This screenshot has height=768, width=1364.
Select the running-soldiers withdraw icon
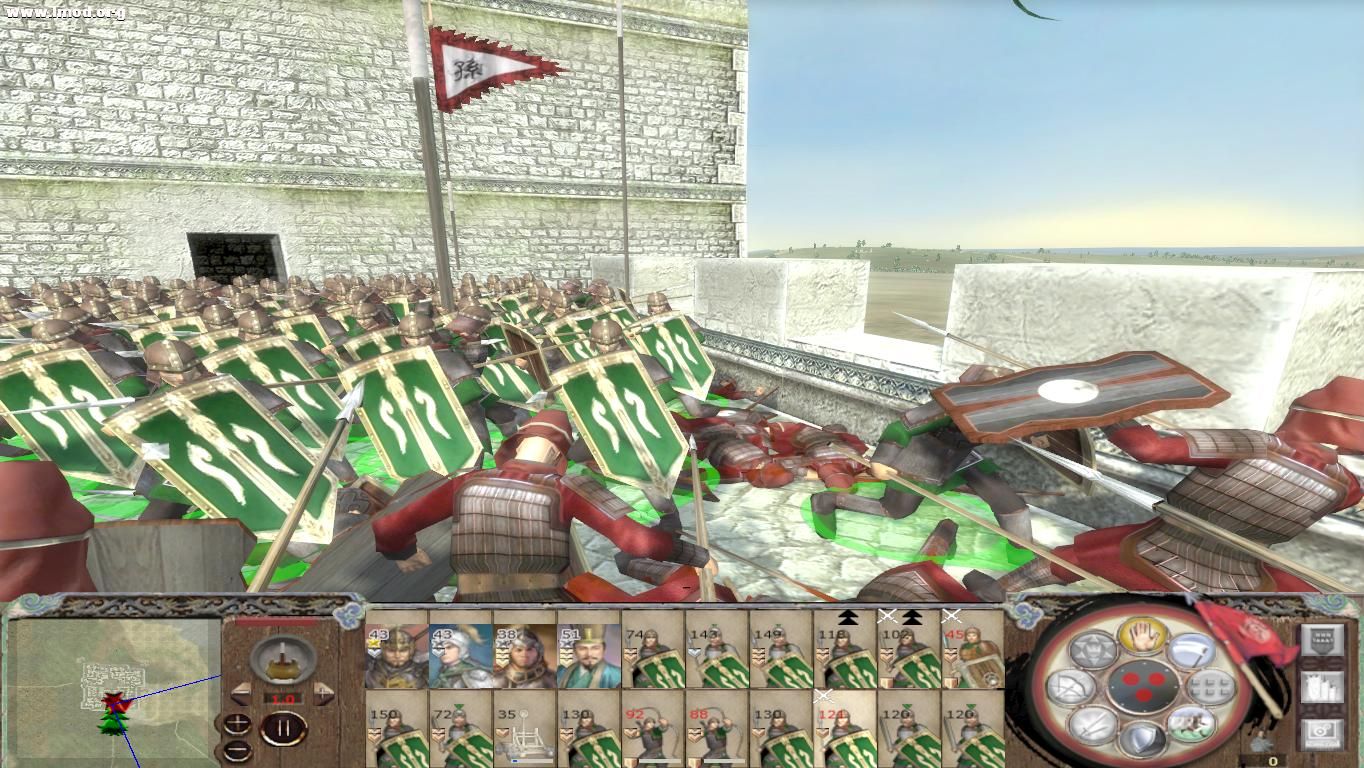(x=1189, y=723)
